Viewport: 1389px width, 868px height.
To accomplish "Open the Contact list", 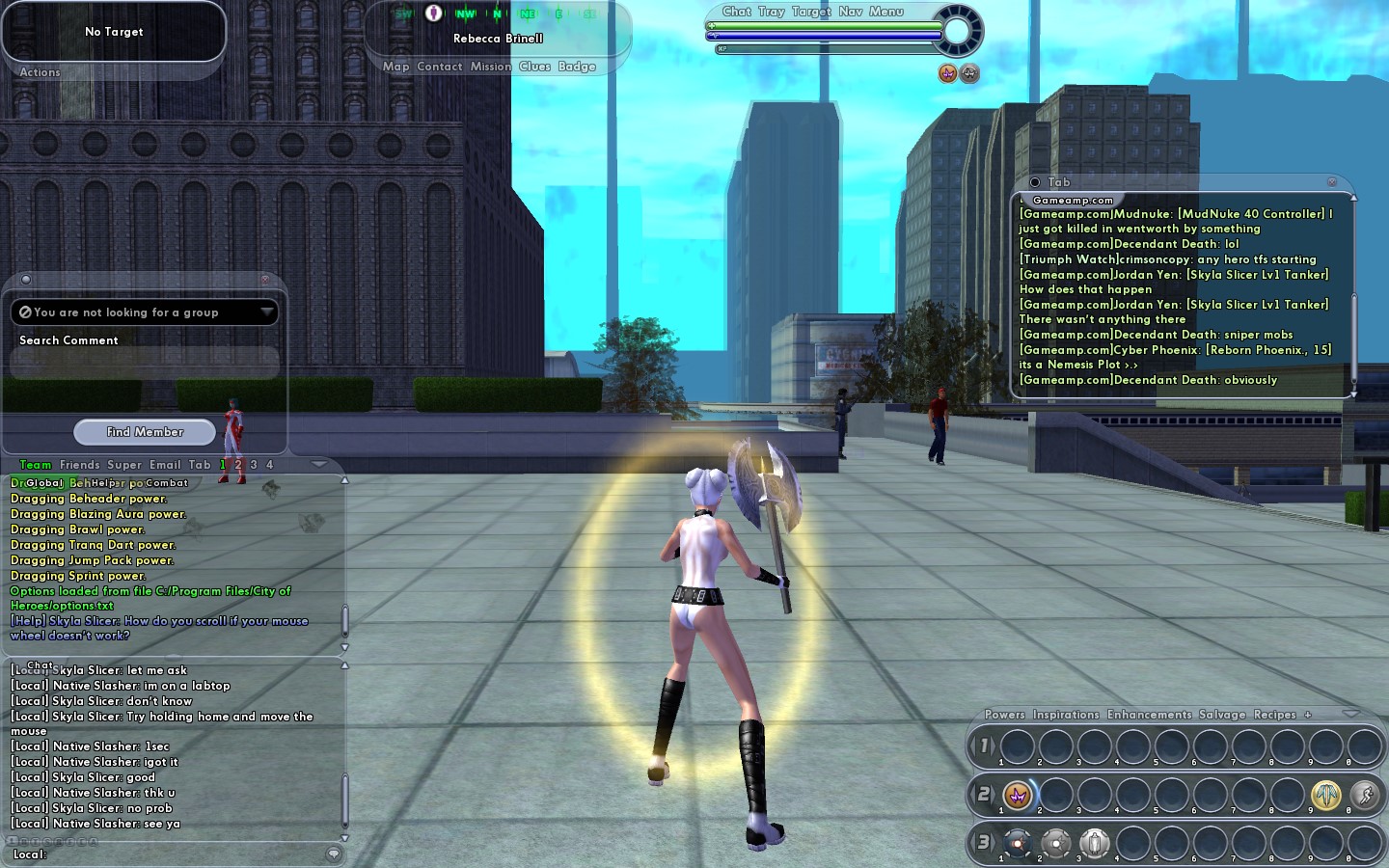I will pyautogui.click(x=440, y=67).
